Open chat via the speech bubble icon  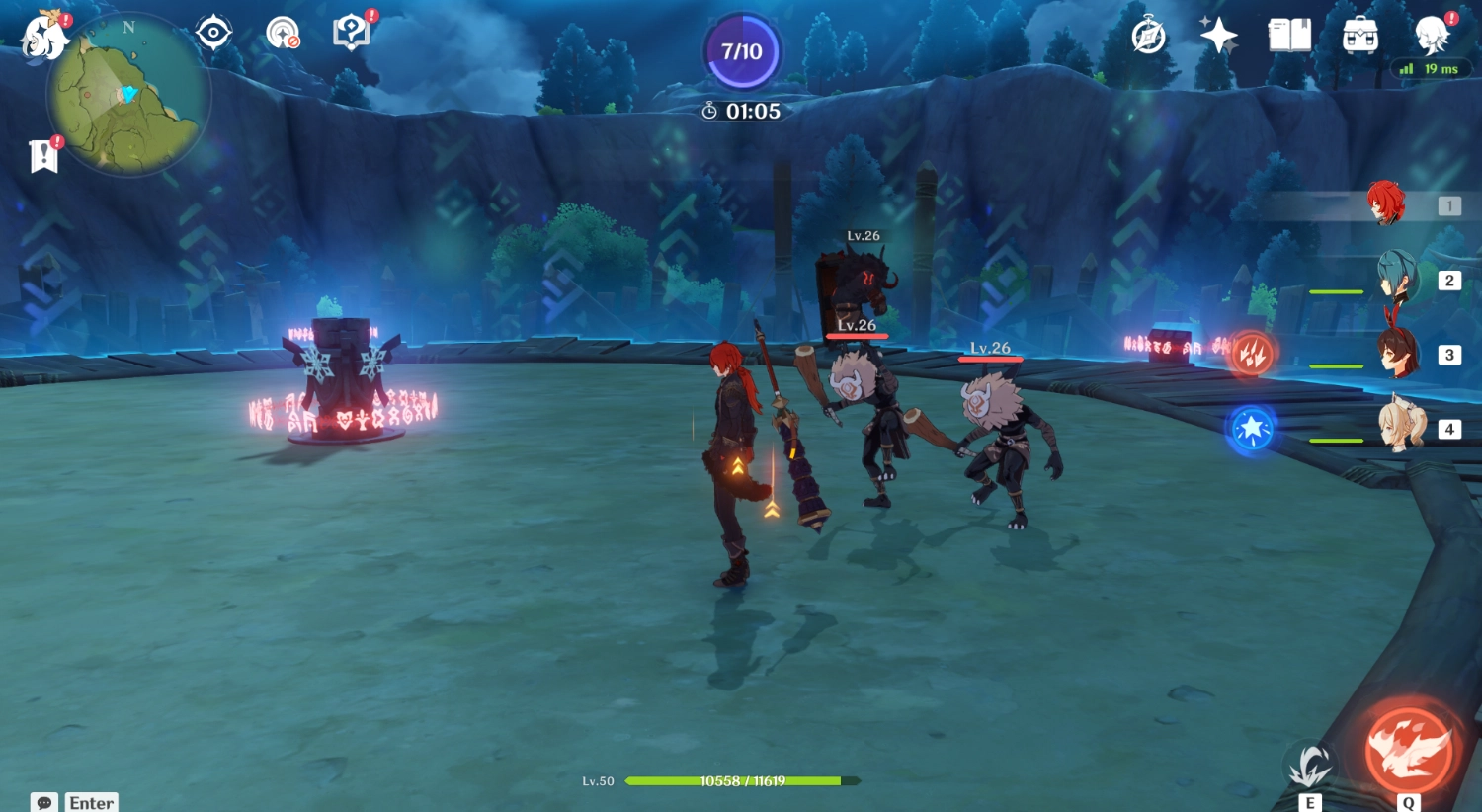43,802
